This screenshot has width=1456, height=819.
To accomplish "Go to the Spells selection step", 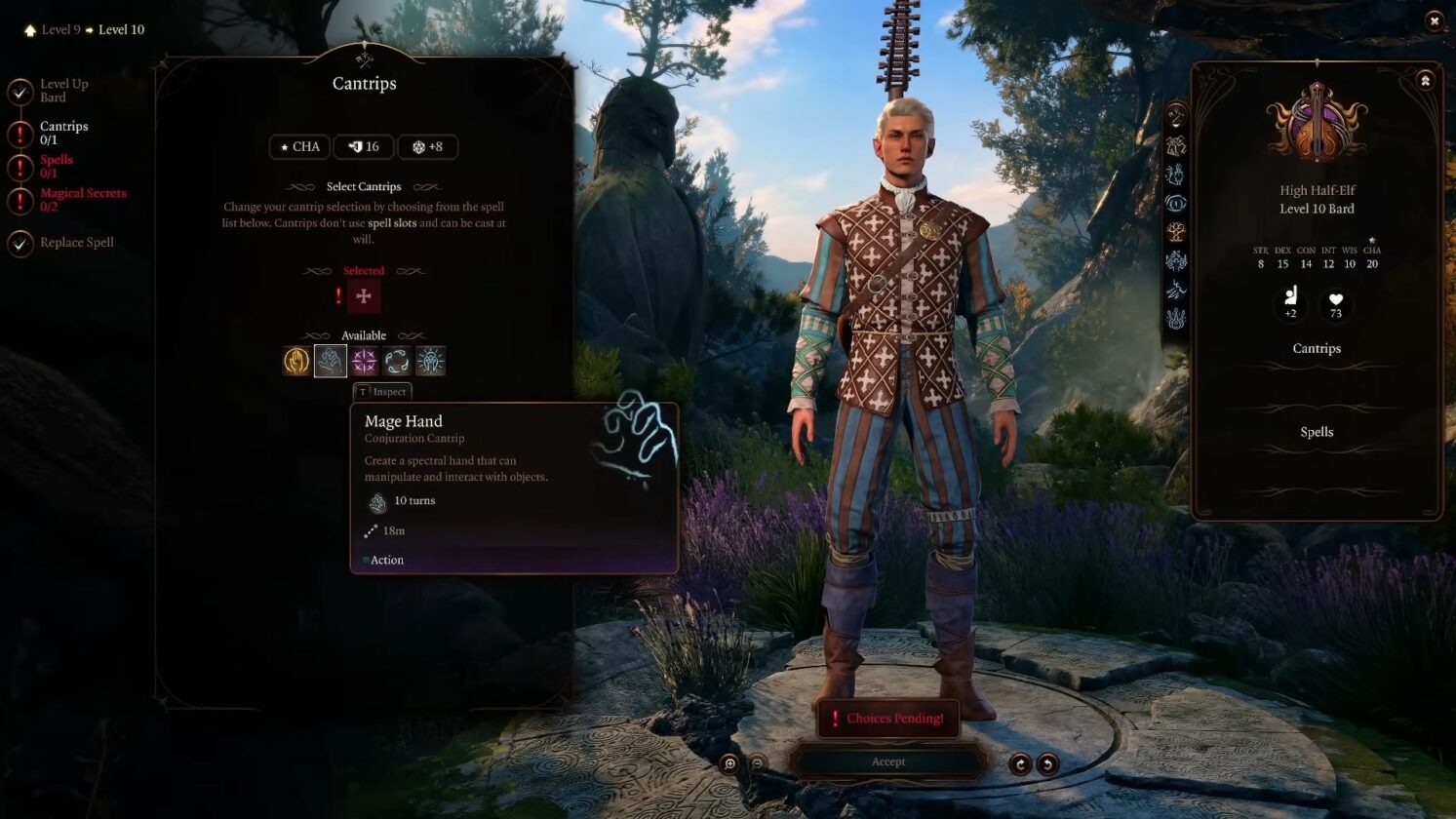I will [56, 166].
